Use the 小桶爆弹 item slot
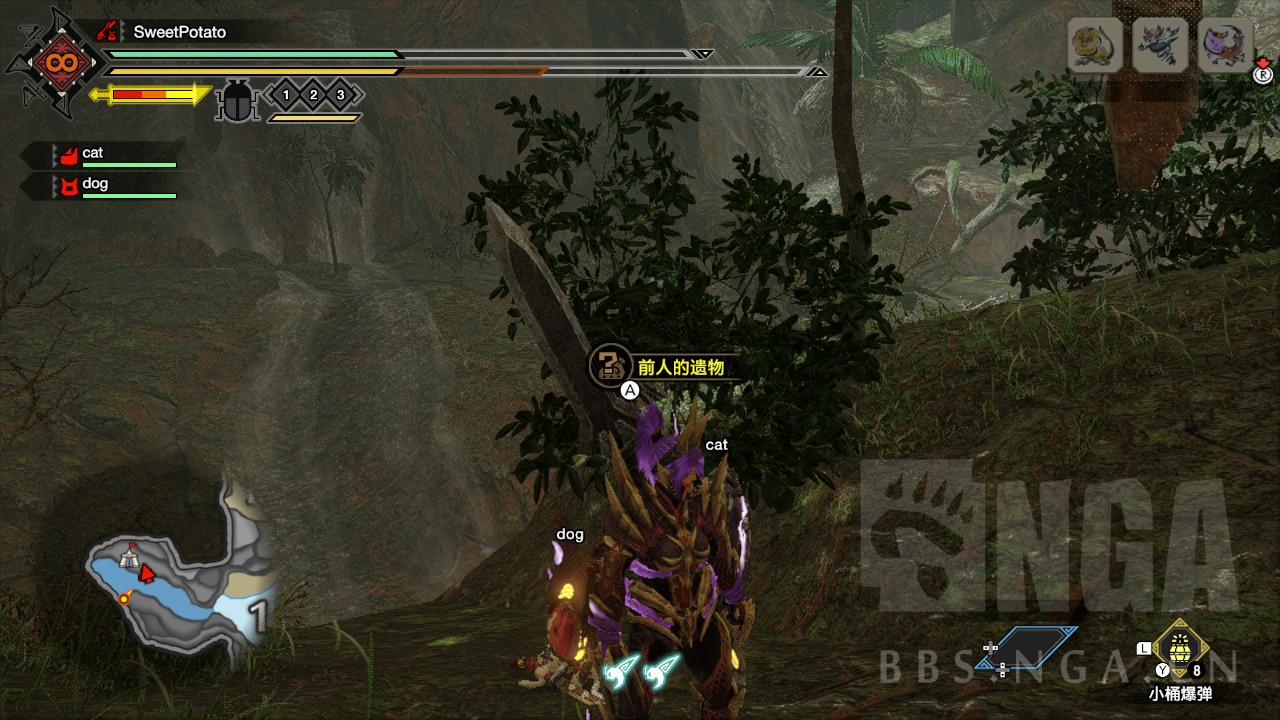The image size is (1280, 720). point(1181,648)
